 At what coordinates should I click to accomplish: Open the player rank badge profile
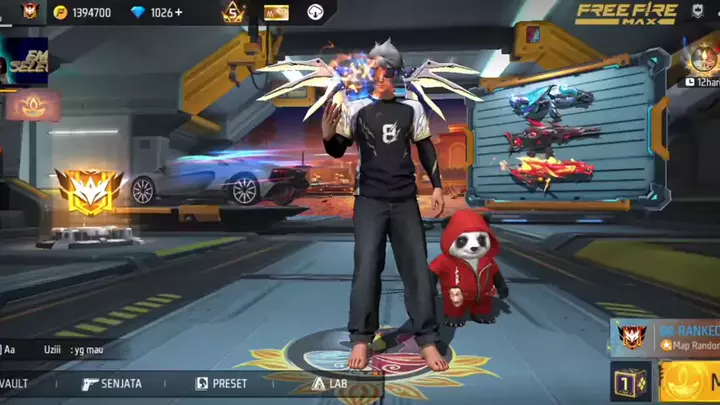[29, 13]
